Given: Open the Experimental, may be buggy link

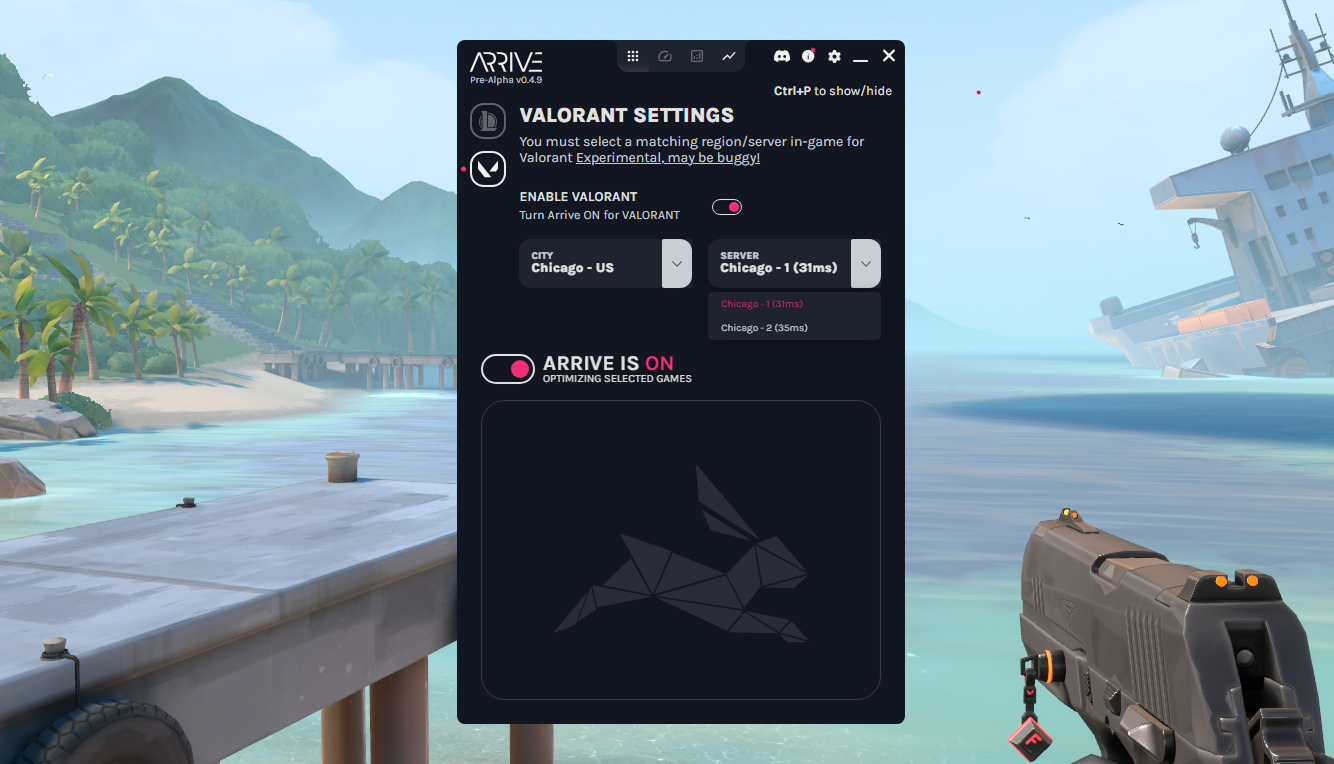Looking at the screenshot, I should click(x=667, y=157).
